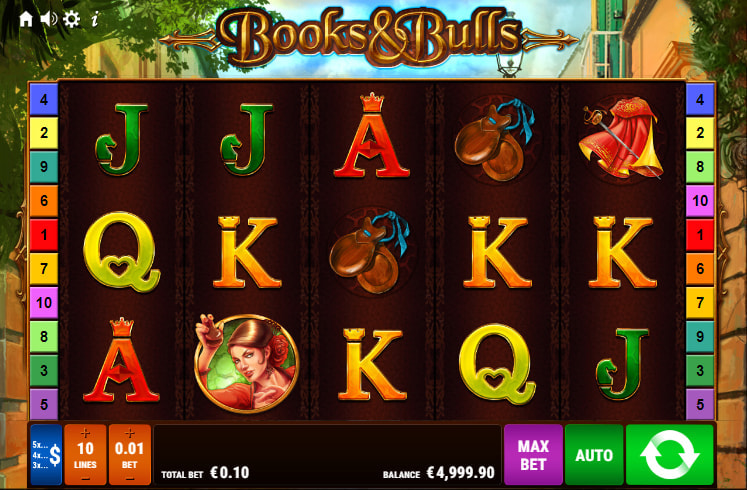Open settings with the gear icon

click(71, 19)
